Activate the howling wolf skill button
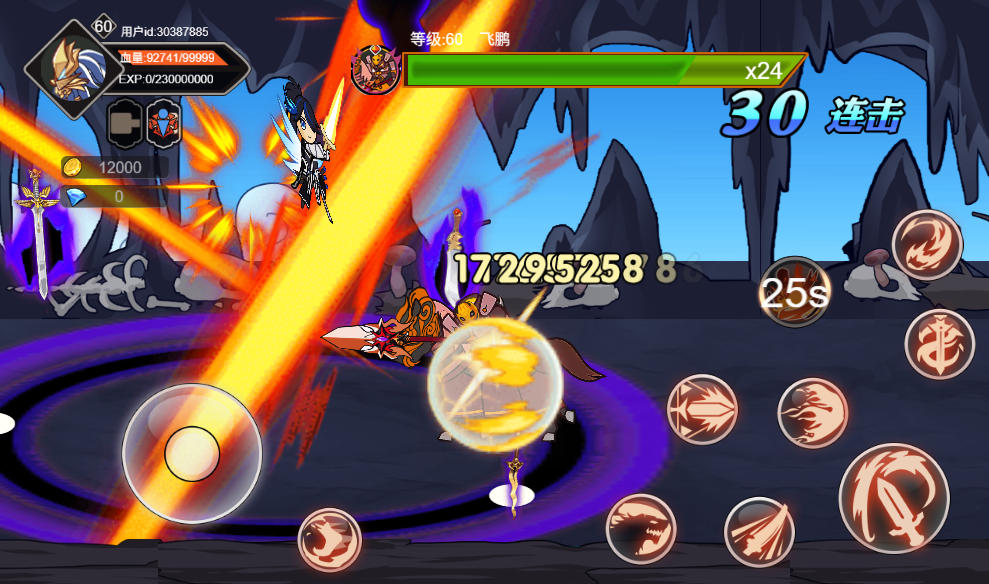The width and height of the screenshot is (989, 584). (329, 540)
